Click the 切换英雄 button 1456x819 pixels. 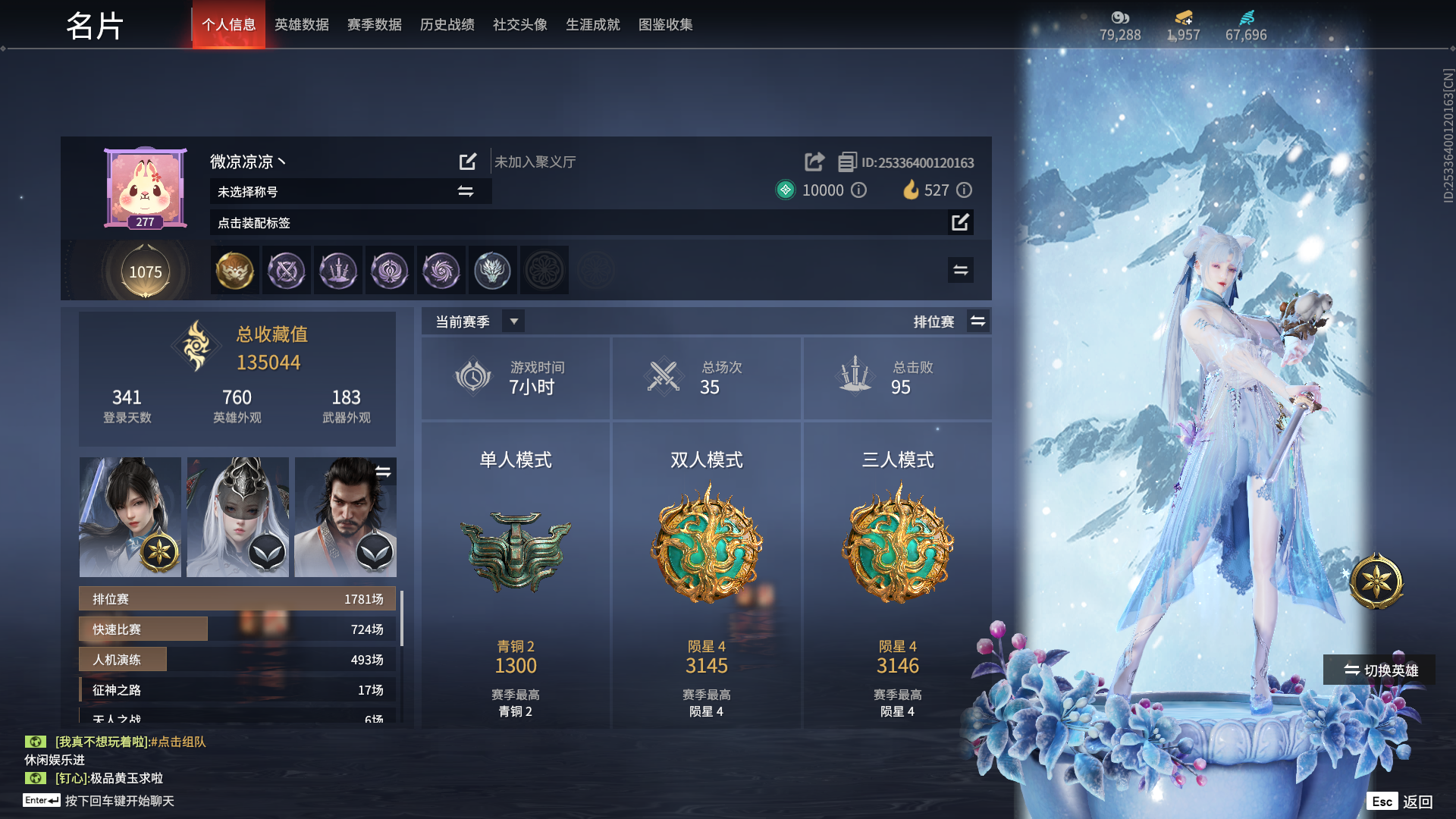click(x=1380, y=670)
